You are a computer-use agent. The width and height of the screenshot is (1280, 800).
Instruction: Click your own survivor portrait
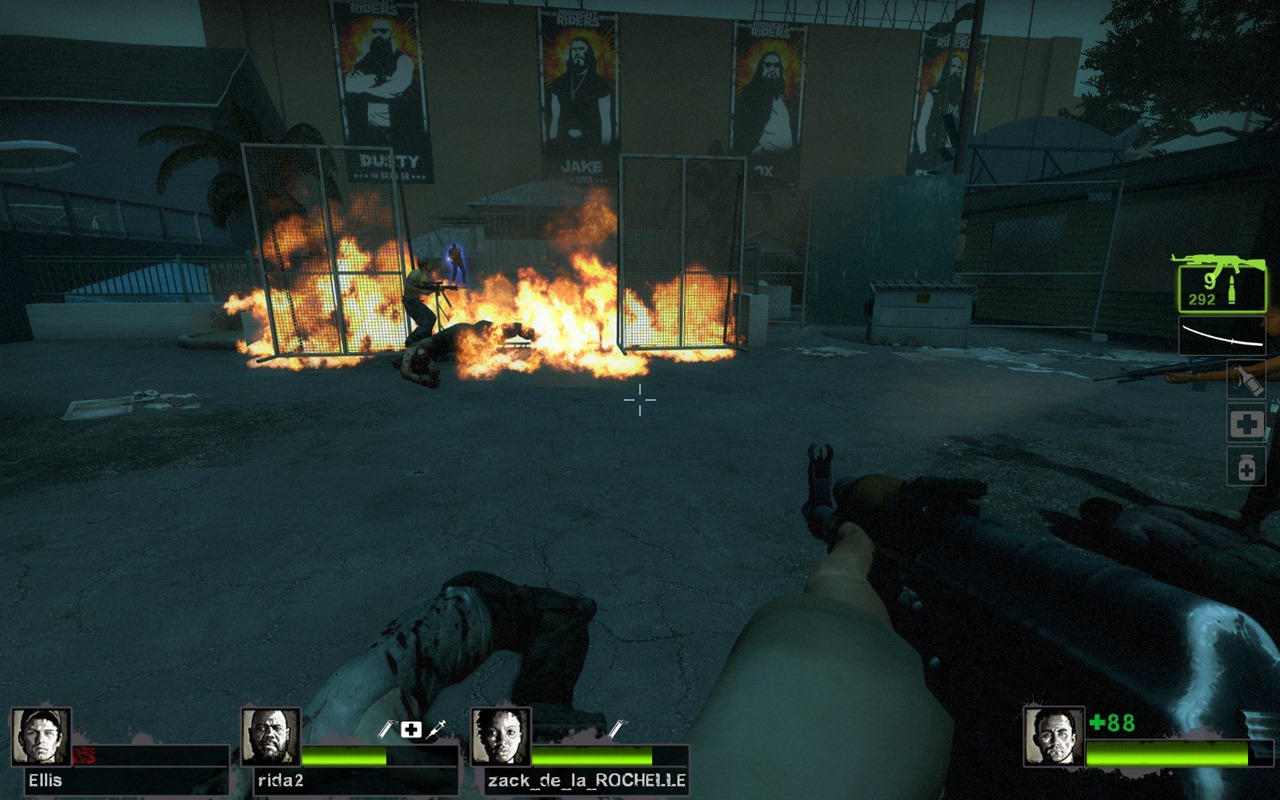1054,737
